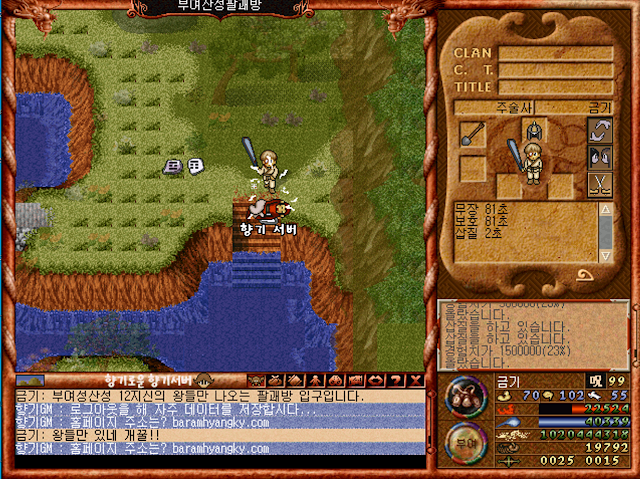Click the X icon on the toolbar
The height and width of the screenshot is (479, 640).
tap(413, 380)
